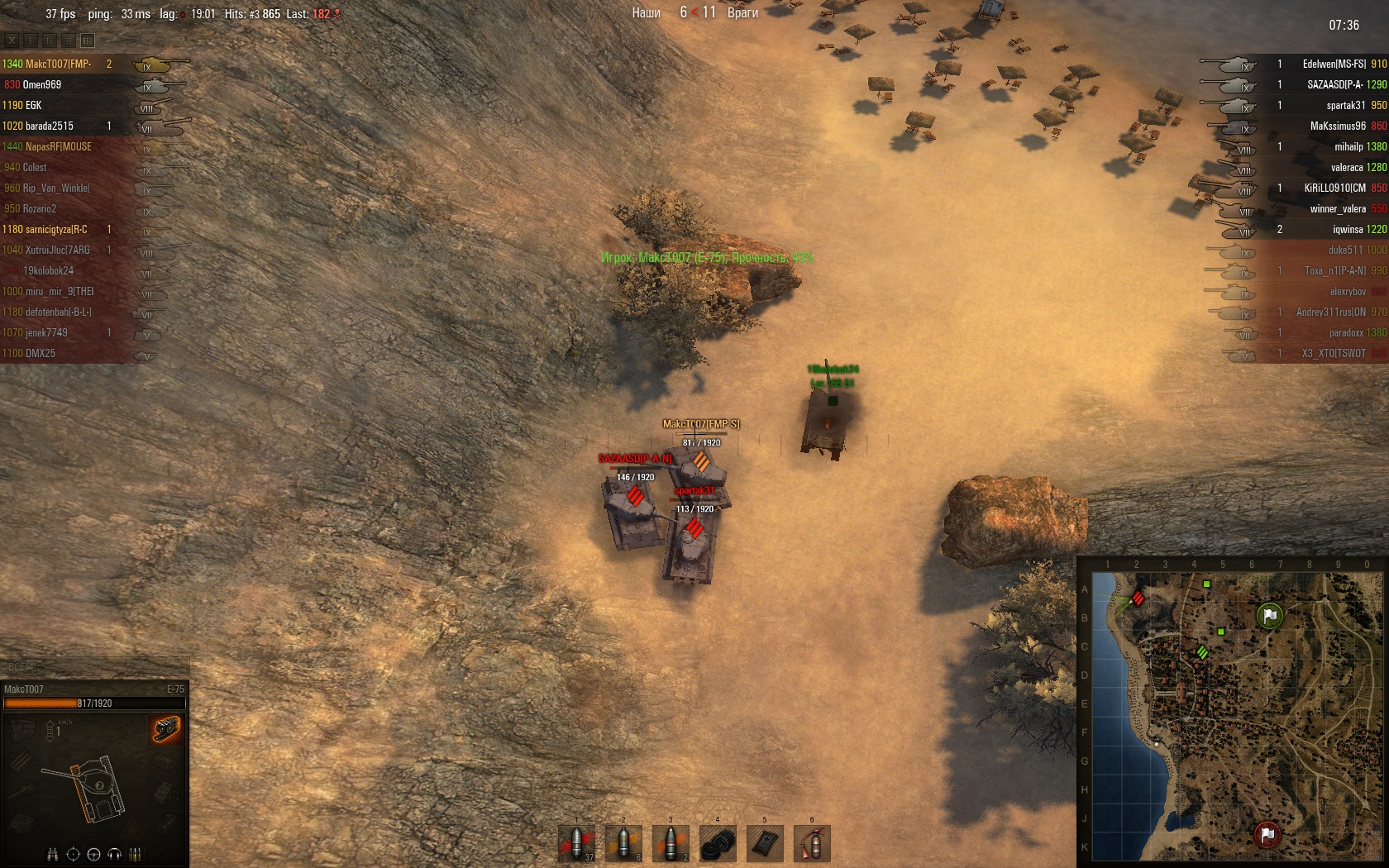Click the damaged track module icon
This screenshot has width=1389, height=868.
166,729
